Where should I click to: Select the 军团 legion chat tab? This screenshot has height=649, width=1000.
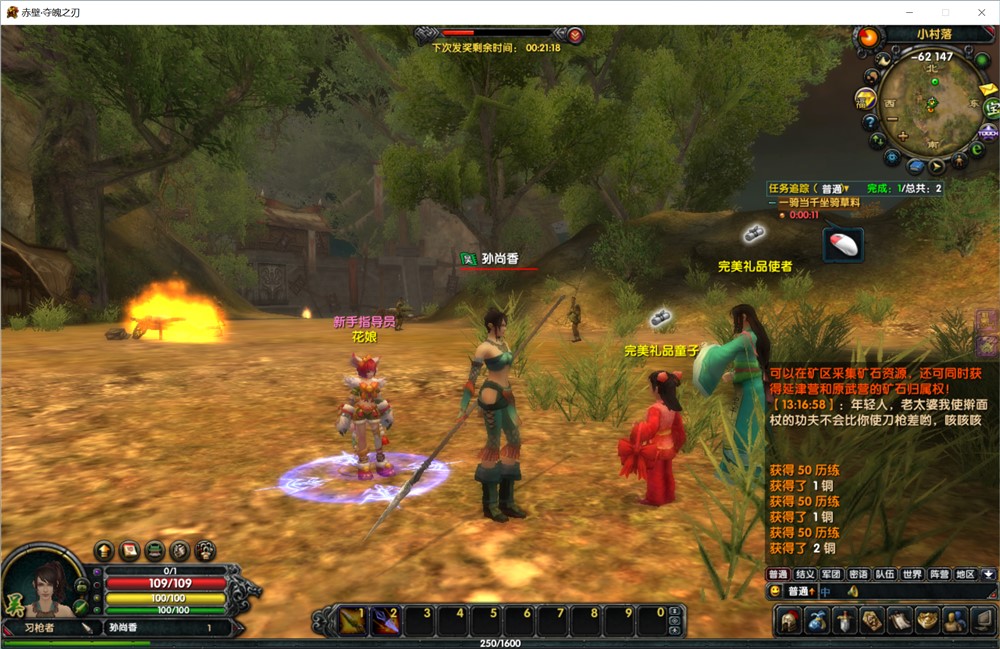tap(831, 574)
